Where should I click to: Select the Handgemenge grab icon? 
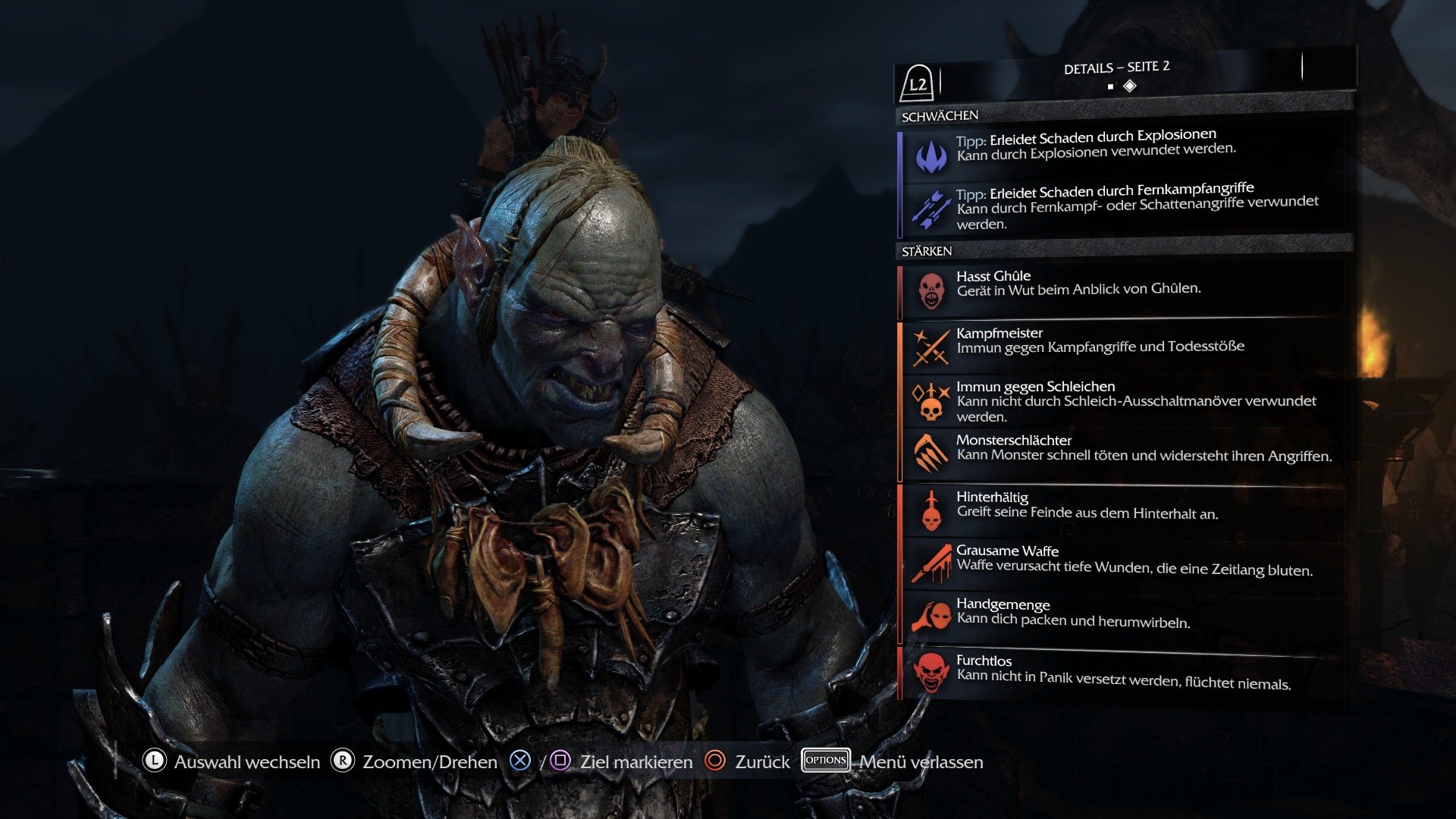(931, 614)
